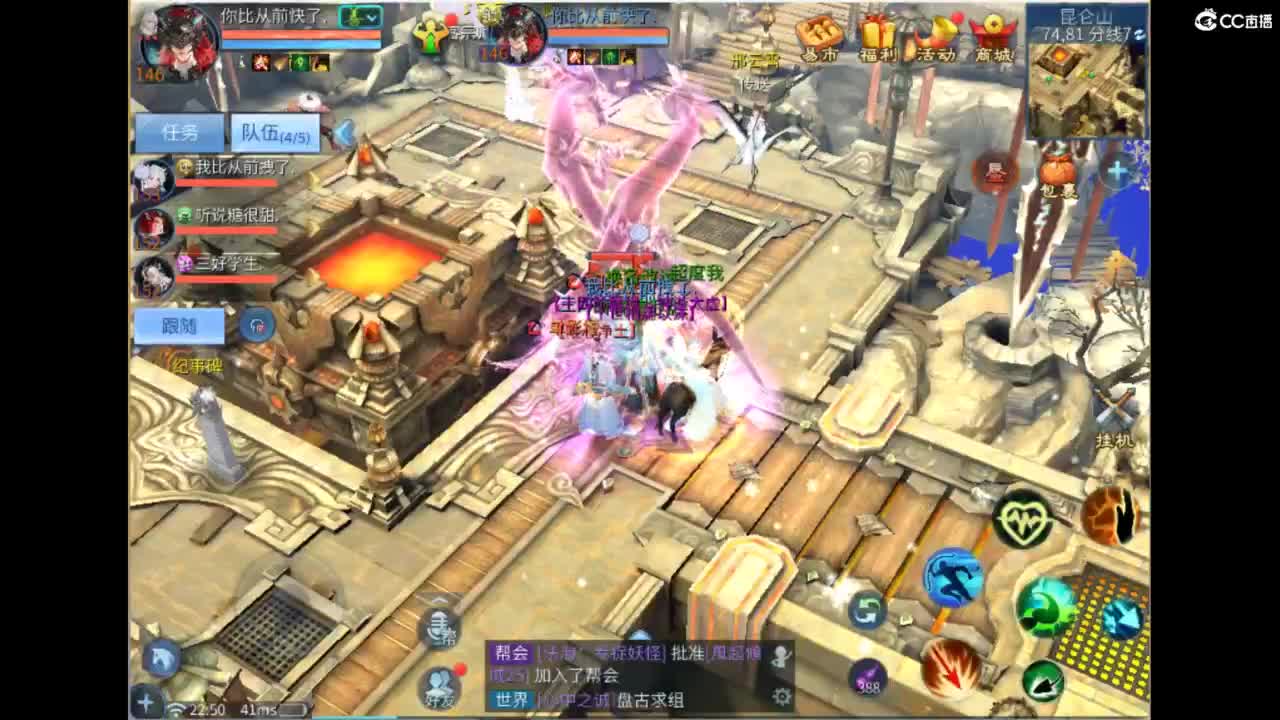The image size is (1280, 720).
Task: Expand the bottom-left plus button
Action: click(146, 703)
